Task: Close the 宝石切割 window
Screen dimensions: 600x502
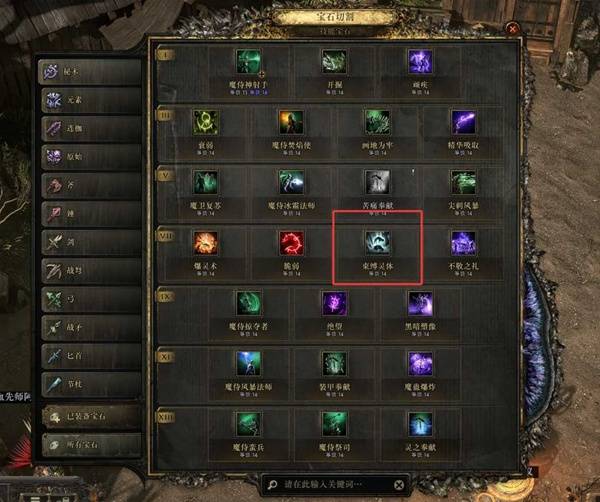Action: click(x=512, y=30)
